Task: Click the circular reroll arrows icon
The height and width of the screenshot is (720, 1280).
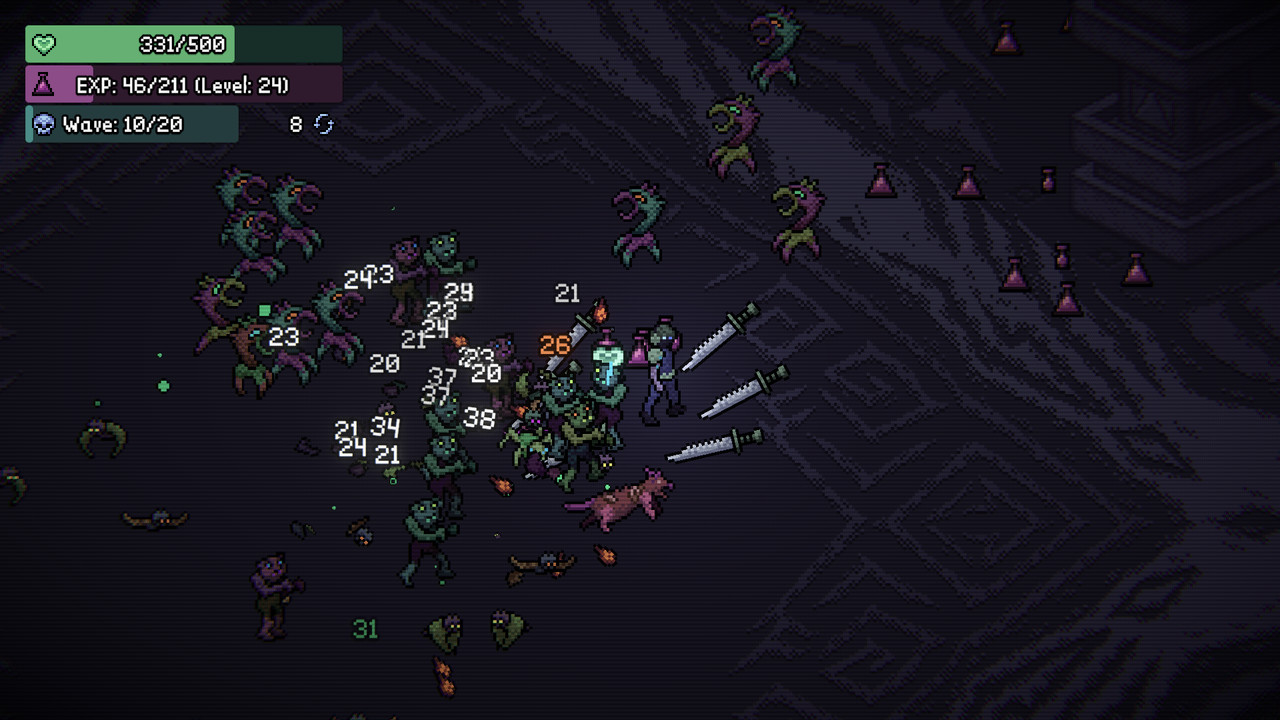Action: pos(322,124)
